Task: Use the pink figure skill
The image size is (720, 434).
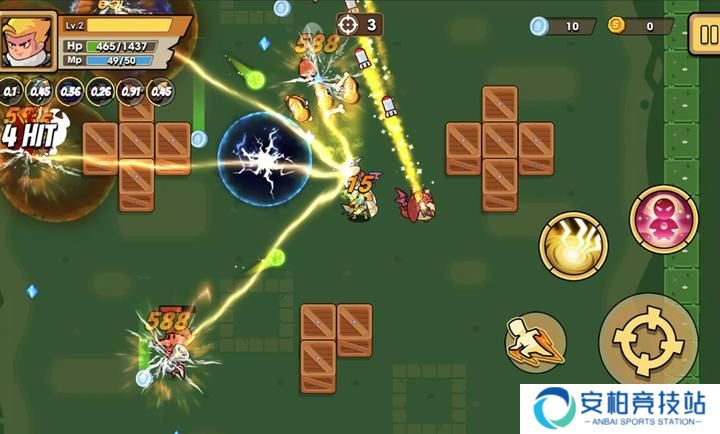Action: (x=662, y=218)
